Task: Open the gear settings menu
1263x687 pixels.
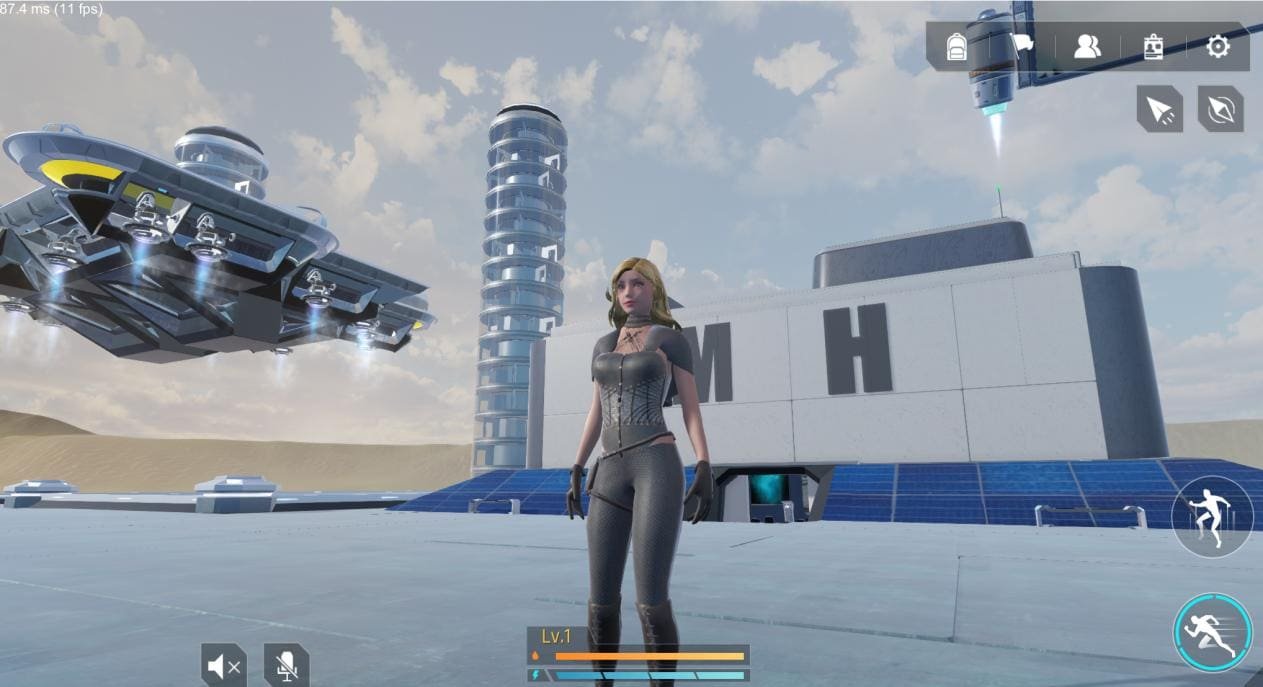Action: click(1217, 47)
